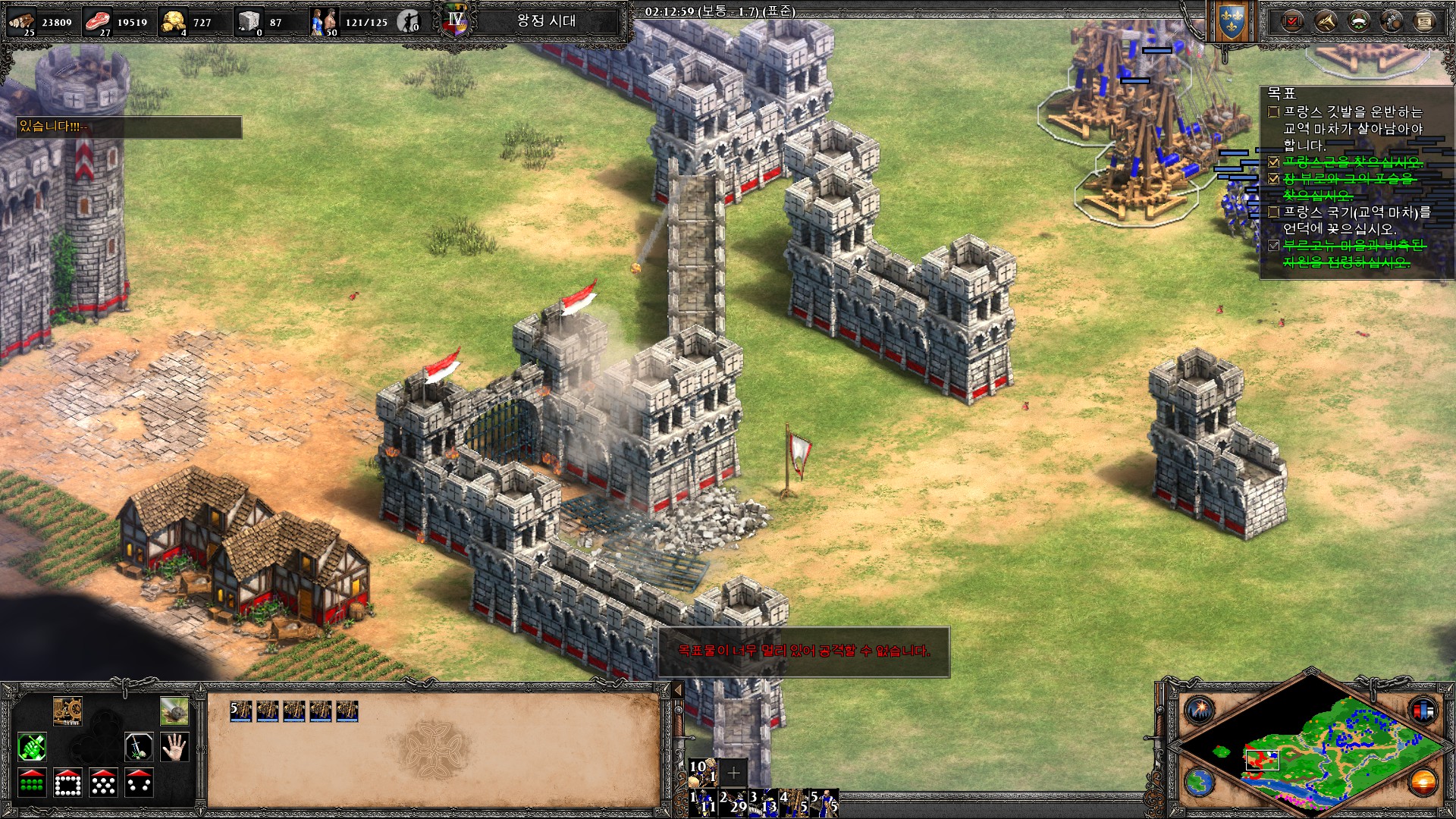Open the objectives checkmark button
The width and height of the screenshot is (1456, 819).
tap(1291, 21)
